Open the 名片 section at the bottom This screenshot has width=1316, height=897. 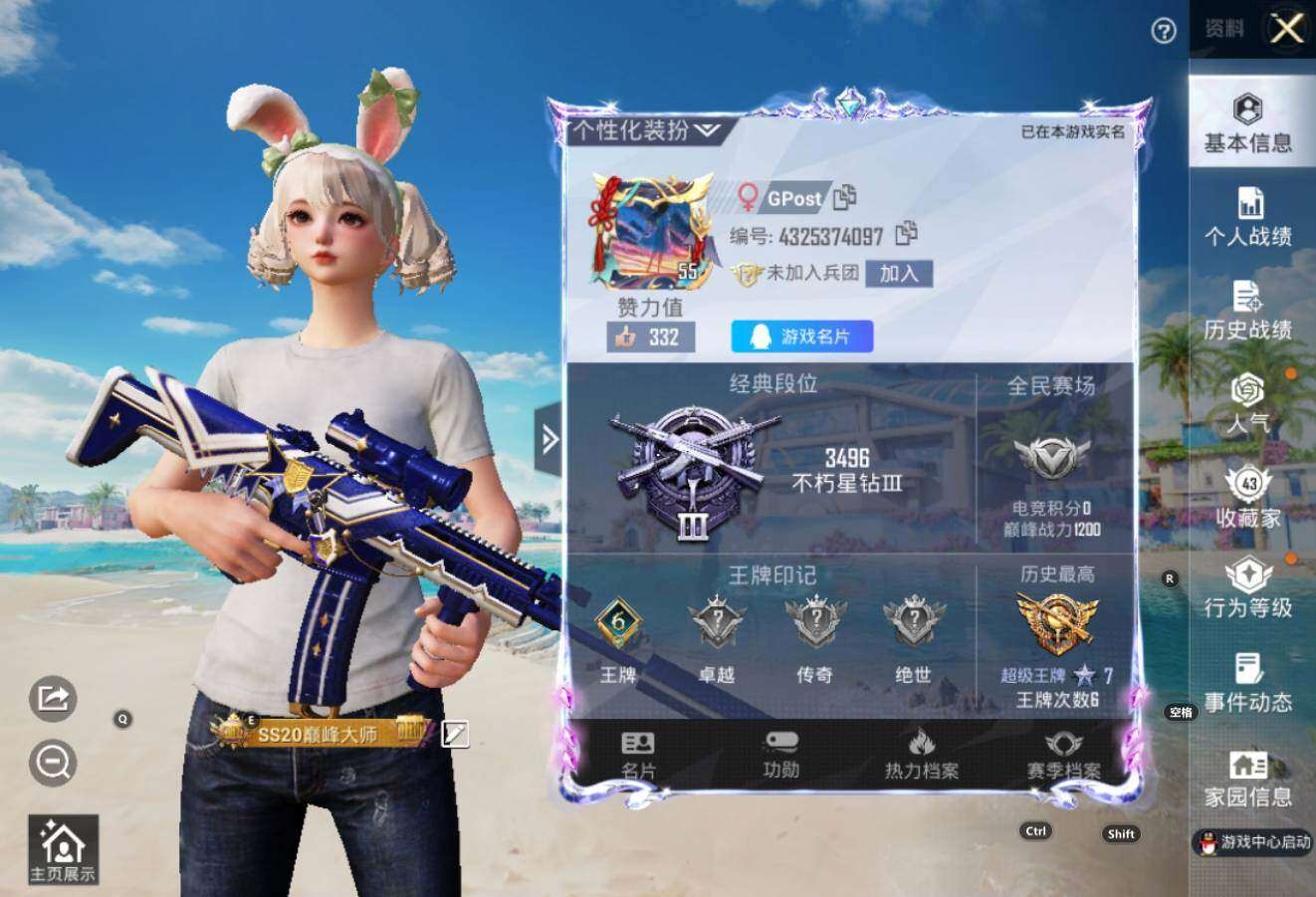tap(638, 756)
